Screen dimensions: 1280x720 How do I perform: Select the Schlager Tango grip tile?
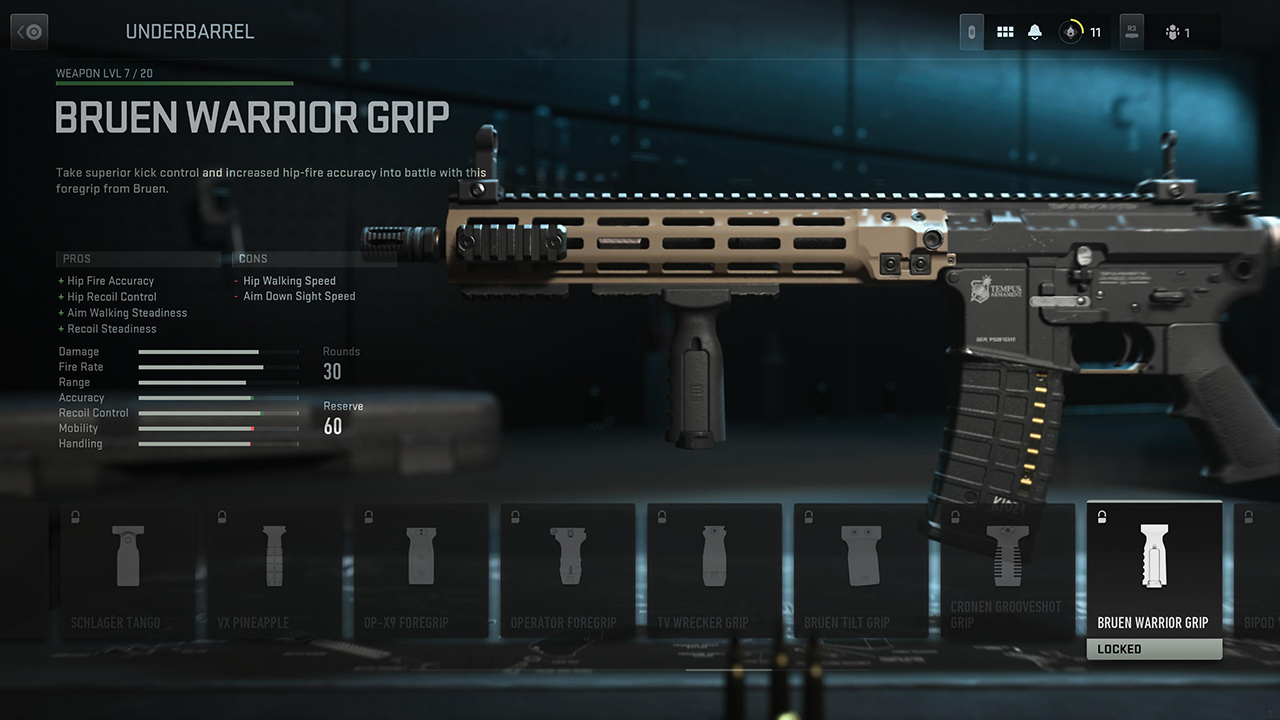128,571
